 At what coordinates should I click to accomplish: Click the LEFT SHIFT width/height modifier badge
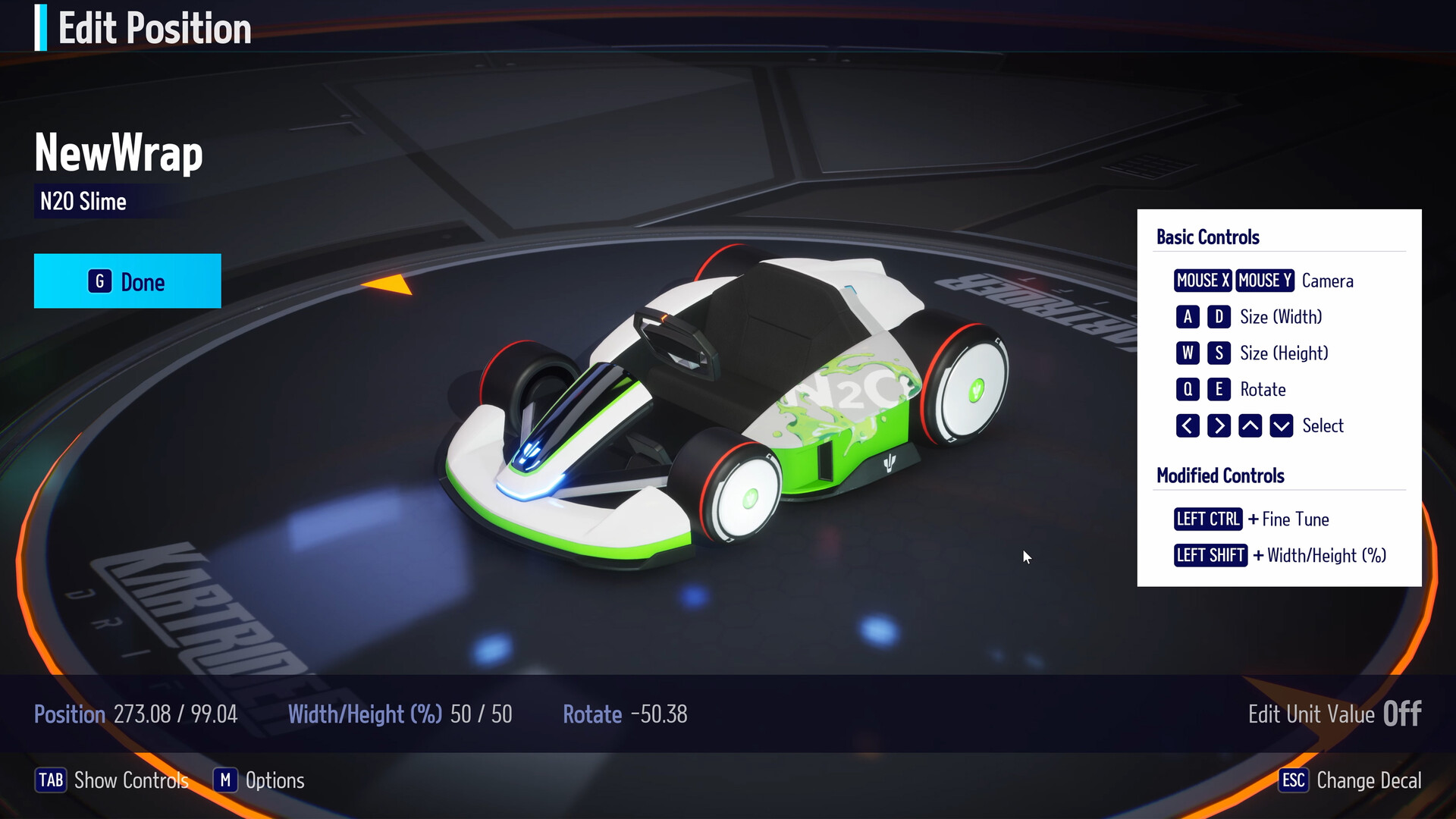[x=1210, y=556]
